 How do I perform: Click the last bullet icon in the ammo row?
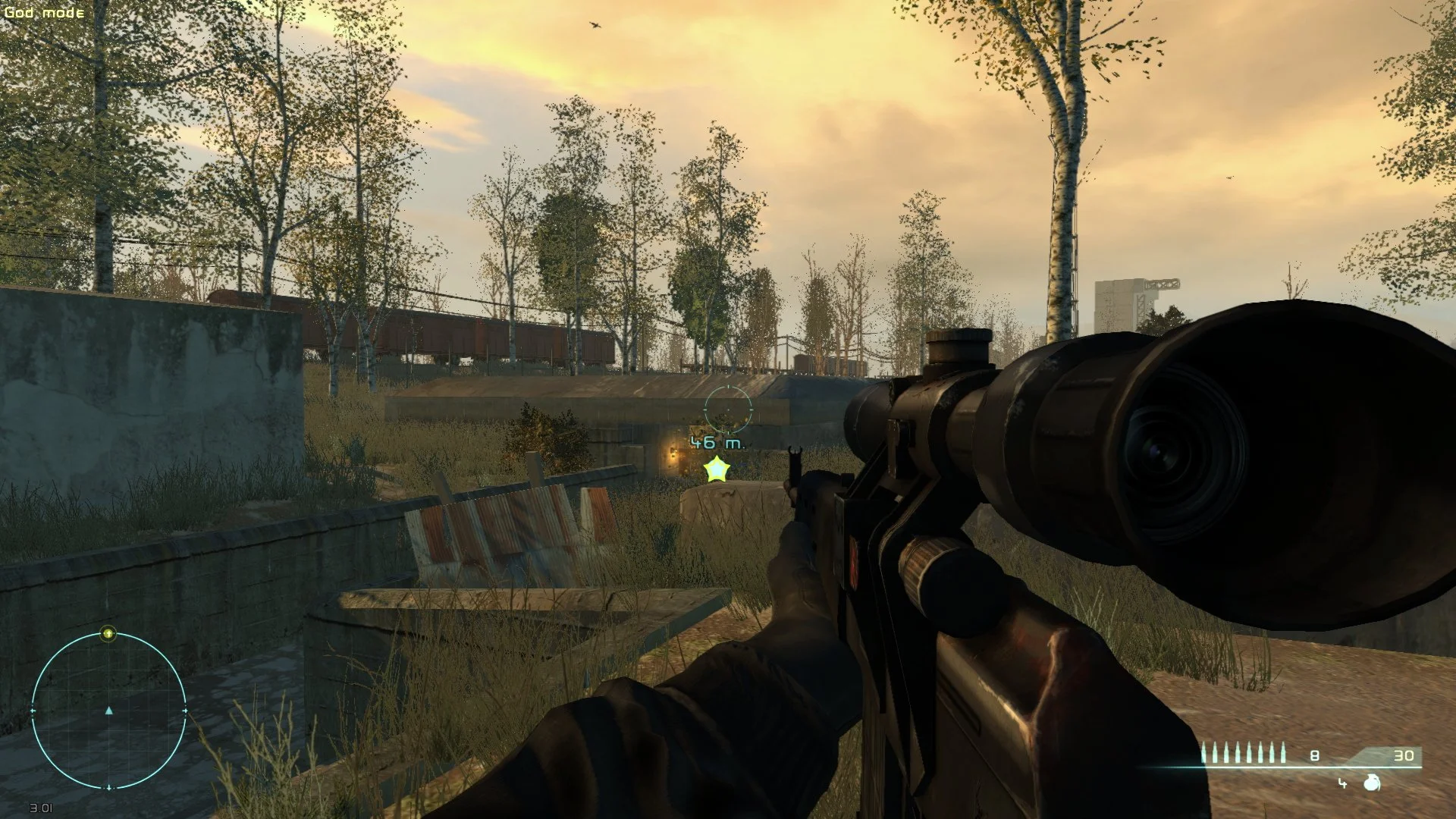[x=1282, y=754]
